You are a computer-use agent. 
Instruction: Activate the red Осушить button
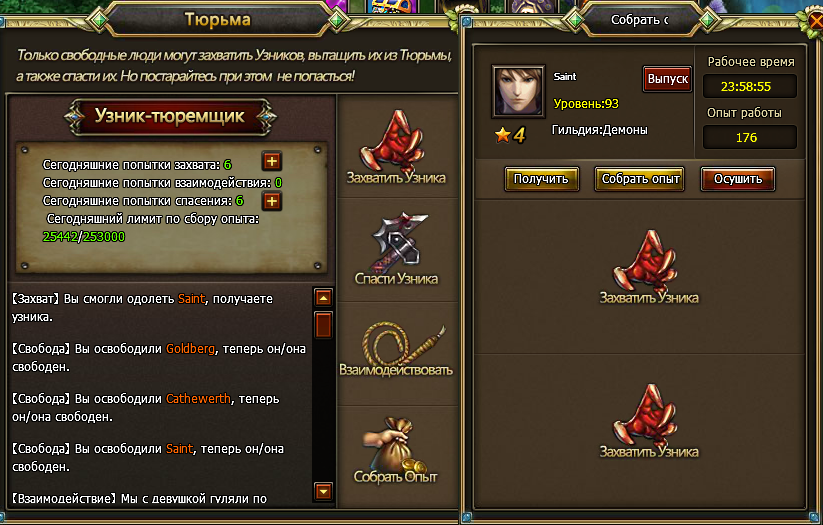click(x=738, y=179)
